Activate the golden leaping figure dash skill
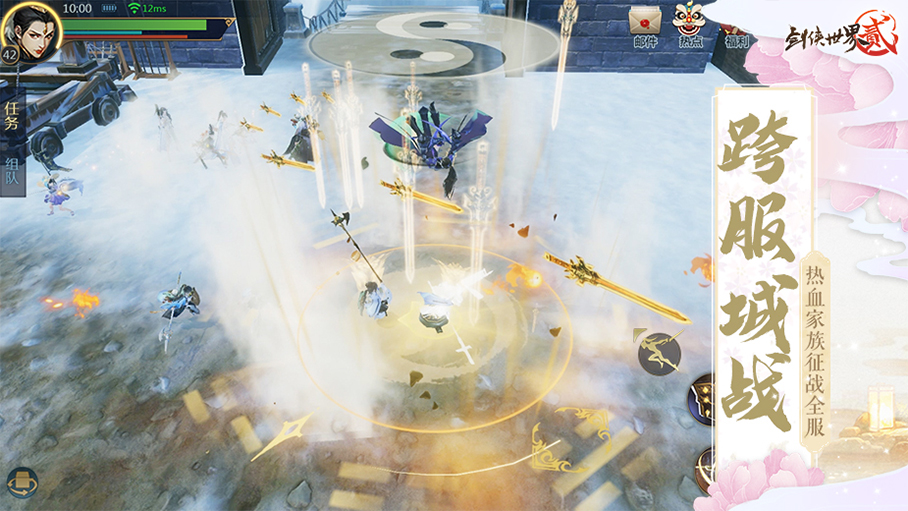The width and height of the screenshot is (908, 511). point(660,350)
